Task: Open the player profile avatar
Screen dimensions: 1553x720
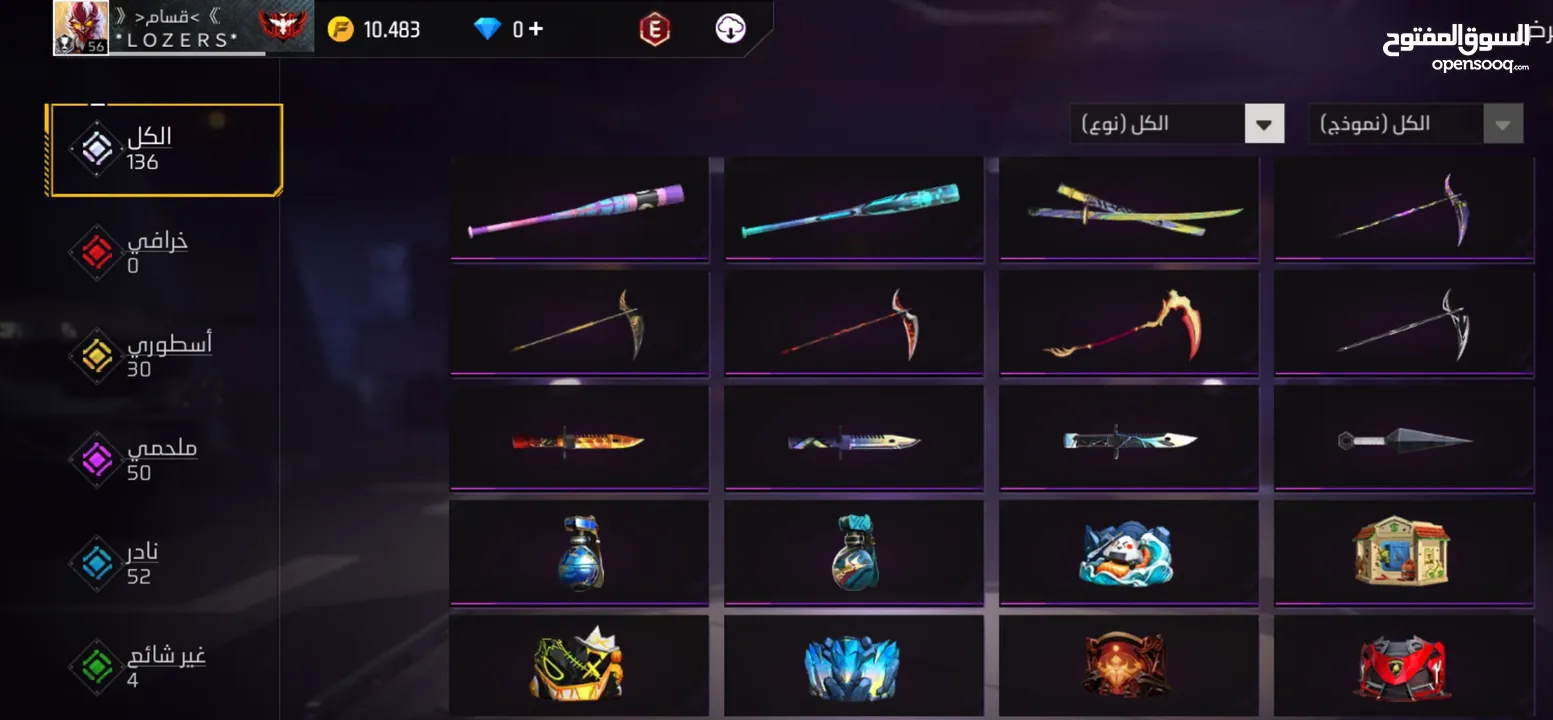Action: click(x=80, y=28)
